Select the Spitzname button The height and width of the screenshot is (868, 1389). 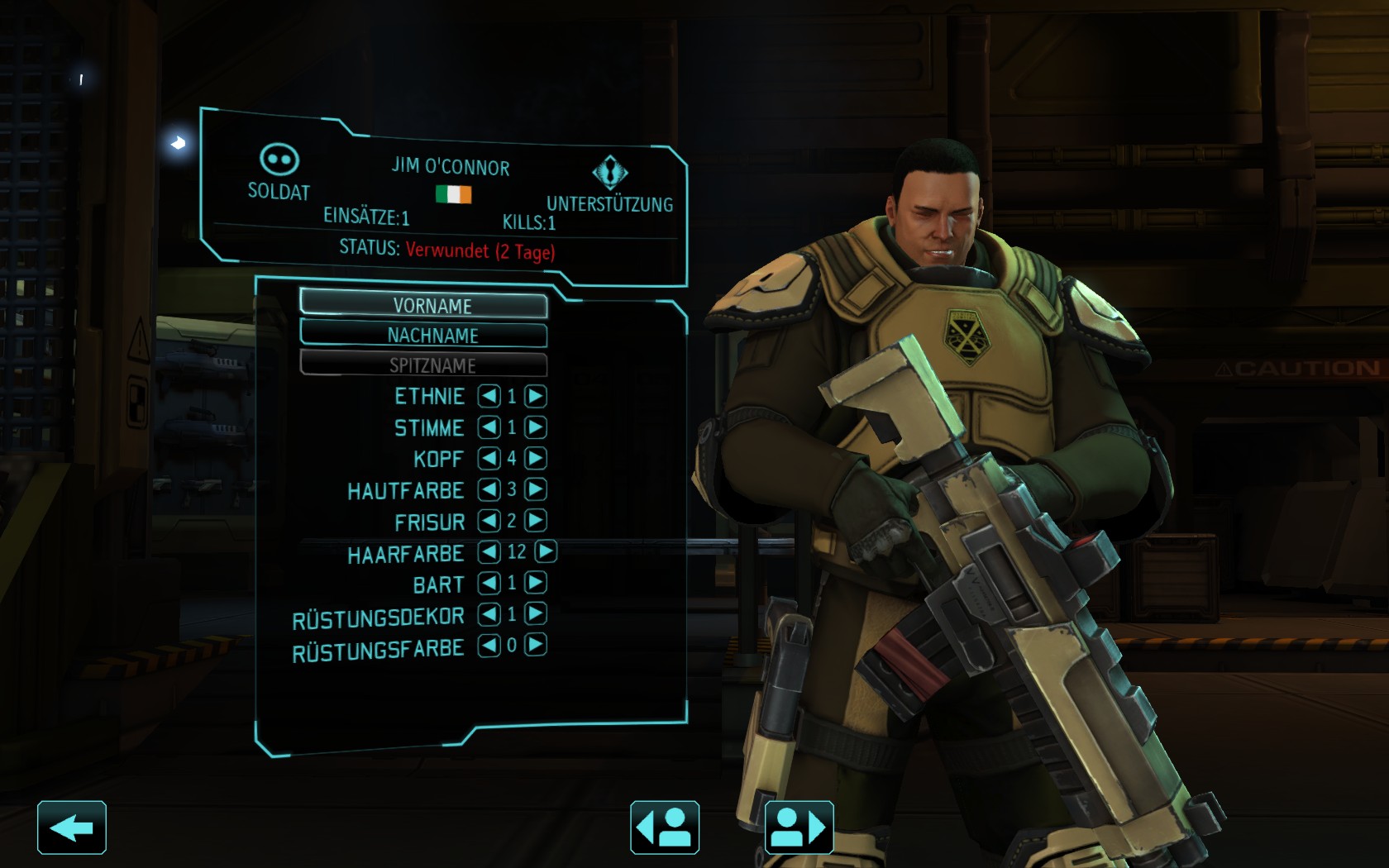[x=423, y=365]
